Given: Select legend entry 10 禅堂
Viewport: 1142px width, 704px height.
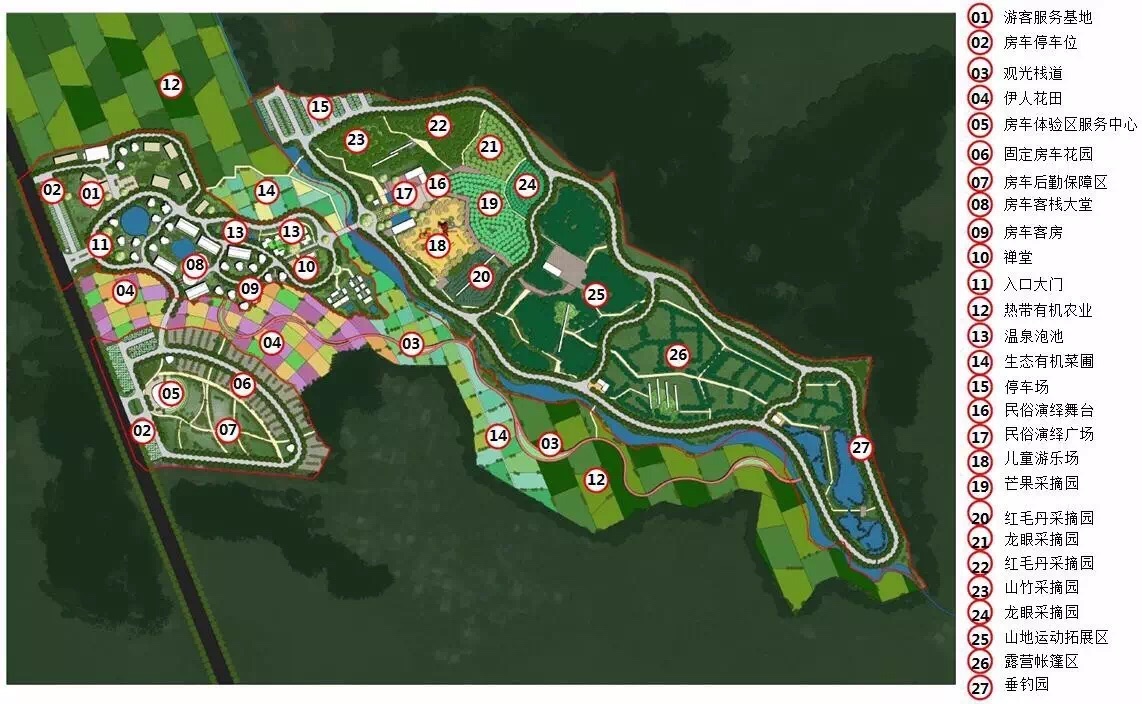Looking at the screenshot, I should pos(1019,258).
